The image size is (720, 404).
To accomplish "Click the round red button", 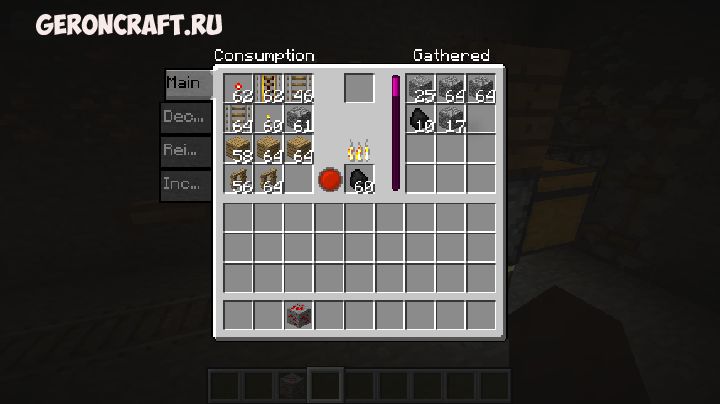I will click(x=329, y=181).
